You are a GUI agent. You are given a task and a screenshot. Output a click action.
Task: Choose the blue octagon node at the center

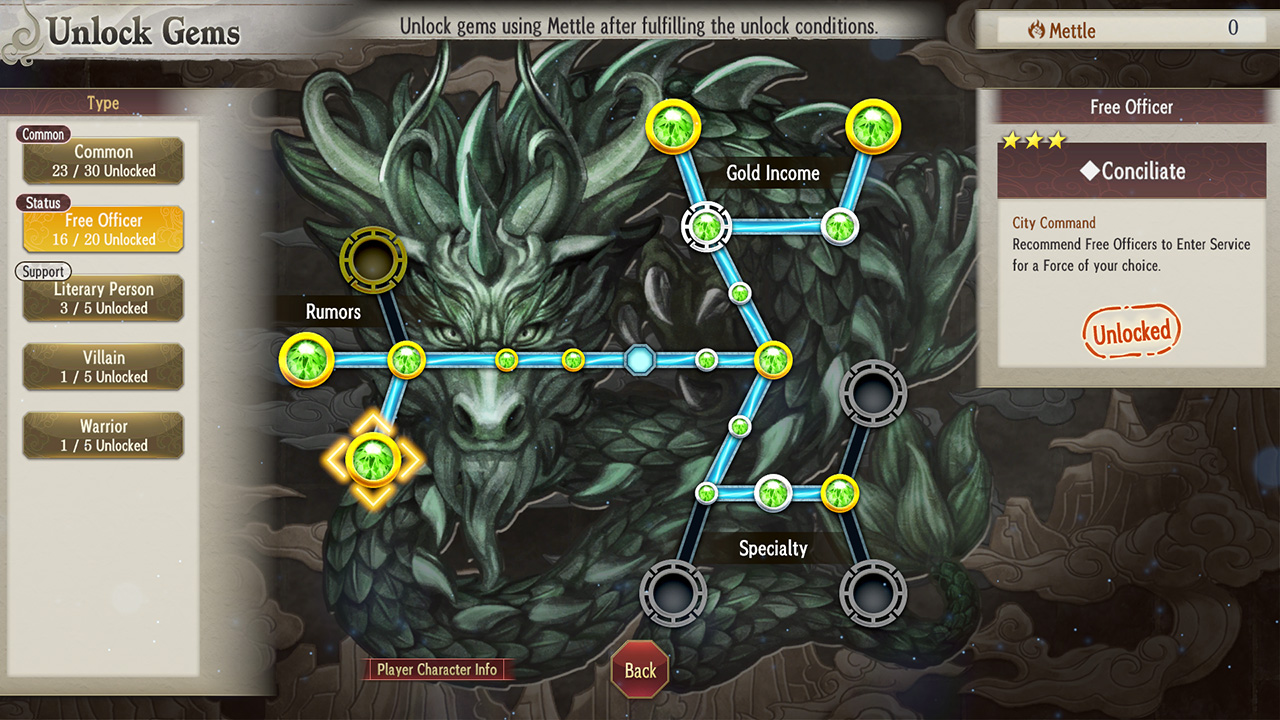[x=639, y=359]
